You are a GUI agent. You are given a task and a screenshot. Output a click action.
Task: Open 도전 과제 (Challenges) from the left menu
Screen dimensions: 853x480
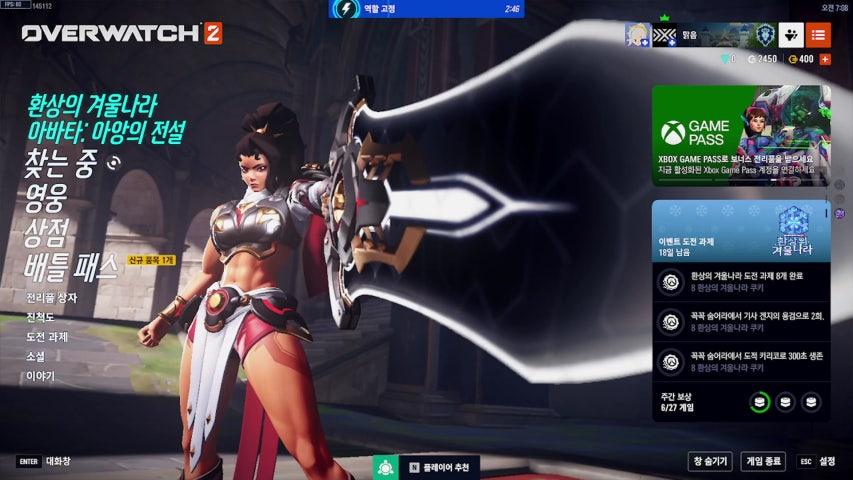pyautogui.click(x=48, y=336)
